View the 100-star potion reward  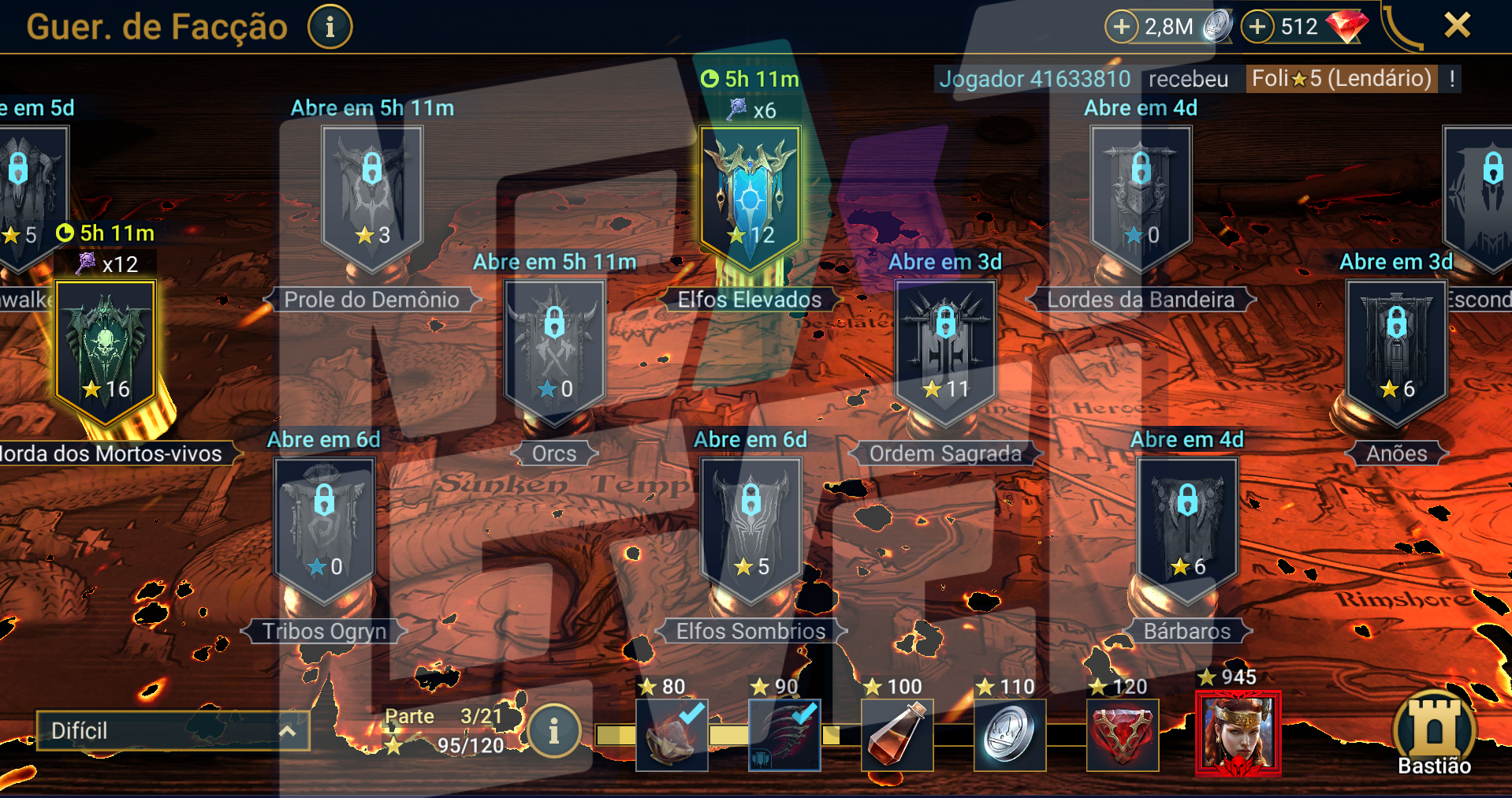tap(897, 735)
